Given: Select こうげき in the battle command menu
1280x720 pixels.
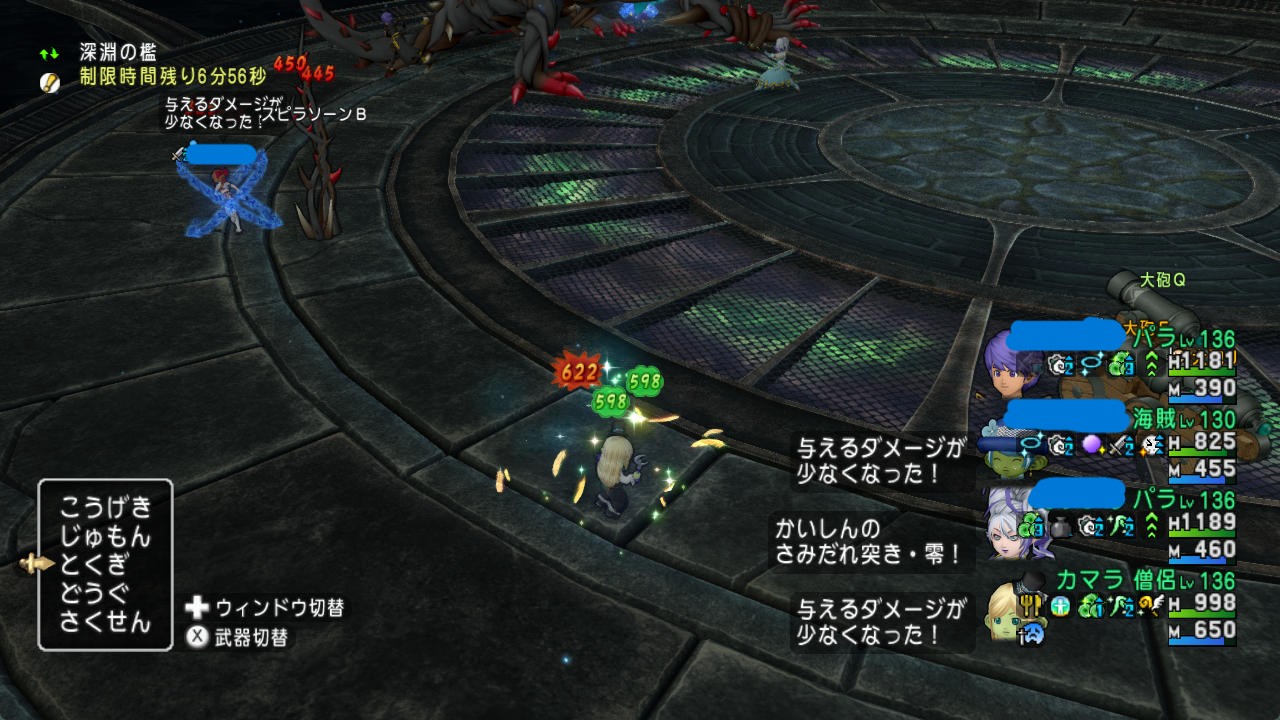Looking at the screenshot, I should tap(105, 505).
